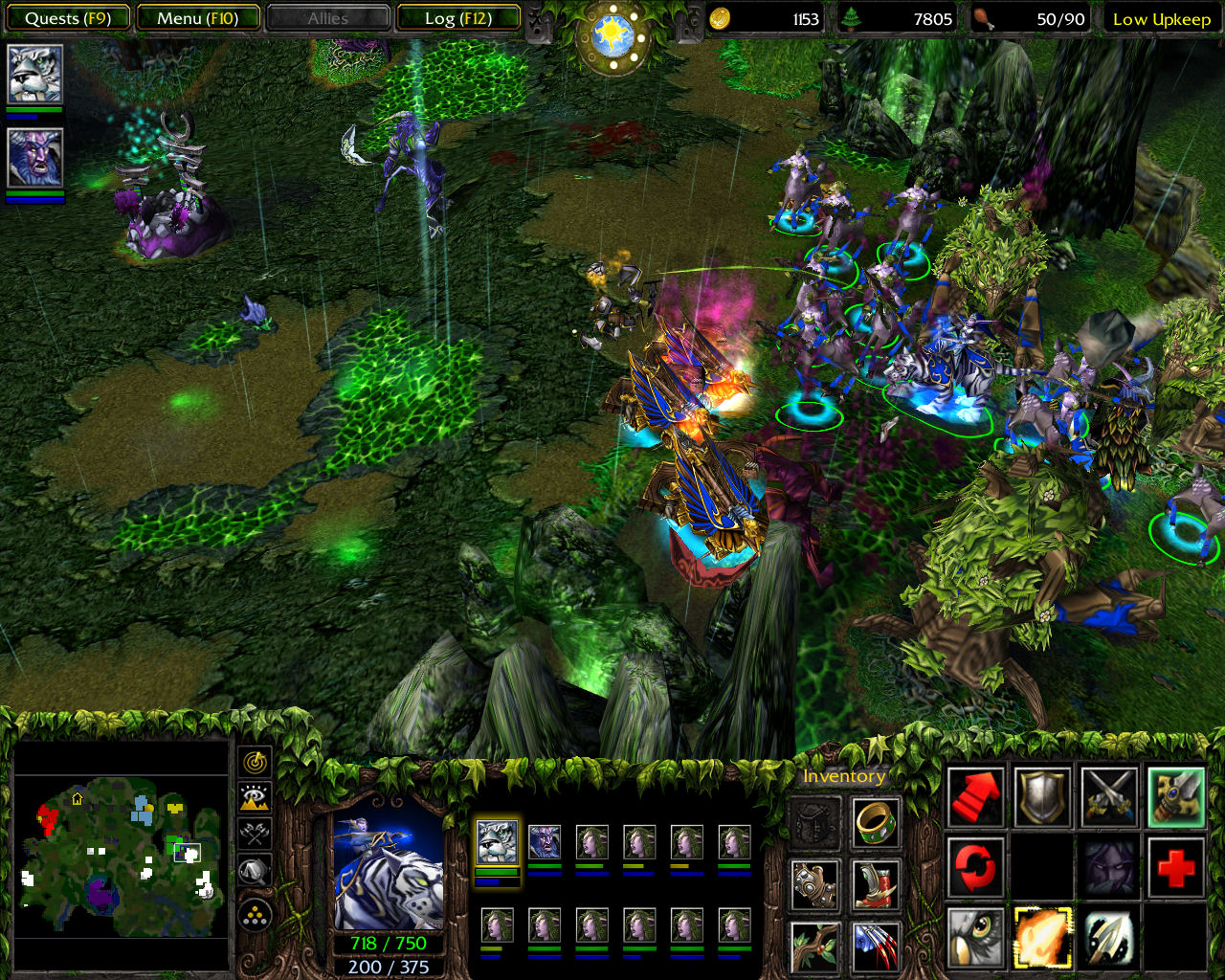Image resolution: width=1225 pixels, height=980 pixels.
Task: Select the blue bearded hero icon at top-left
Action: tap(35, 158)
